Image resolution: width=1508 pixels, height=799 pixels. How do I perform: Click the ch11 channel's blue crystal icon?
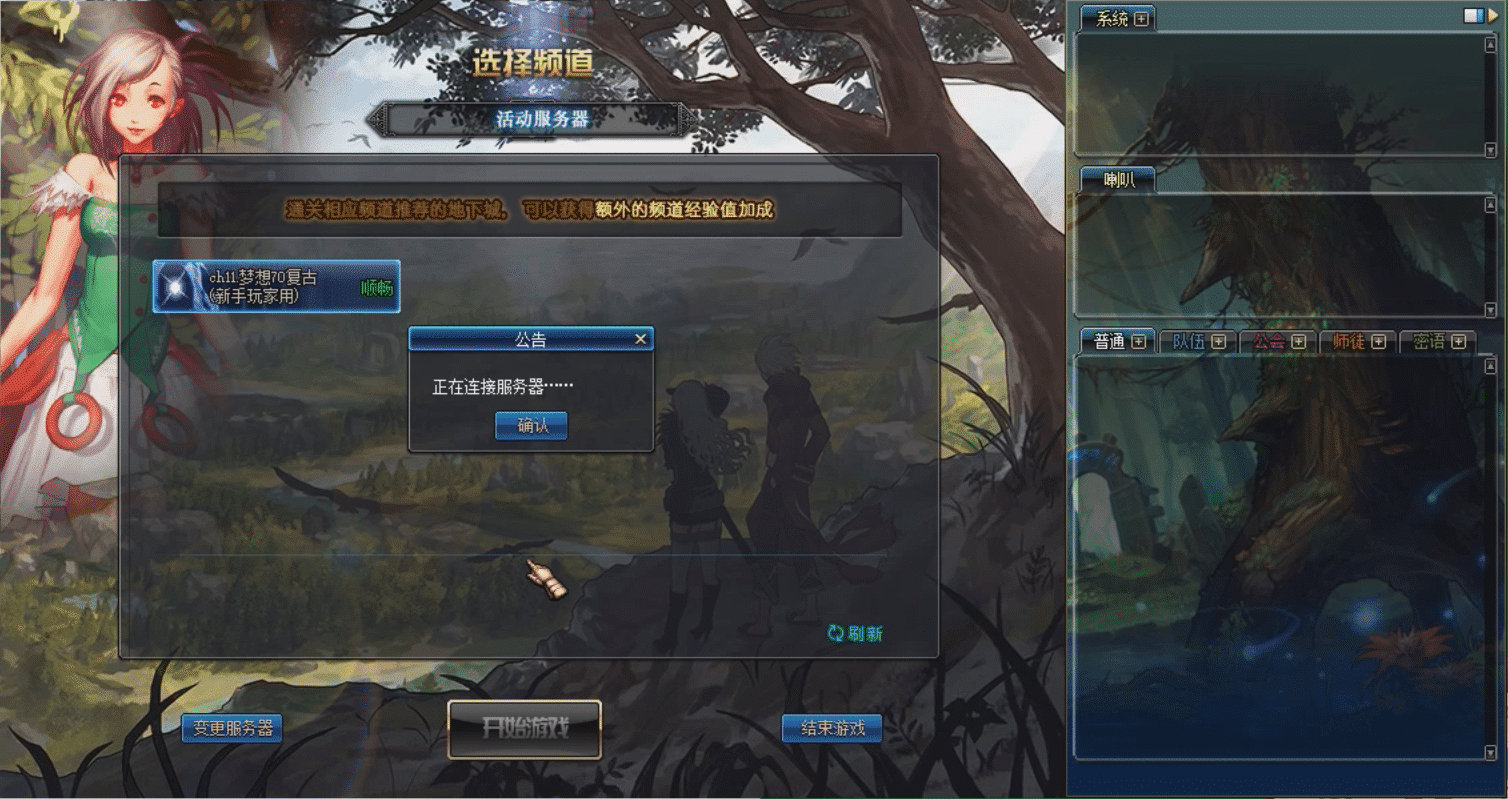click(x=174, y=287)
